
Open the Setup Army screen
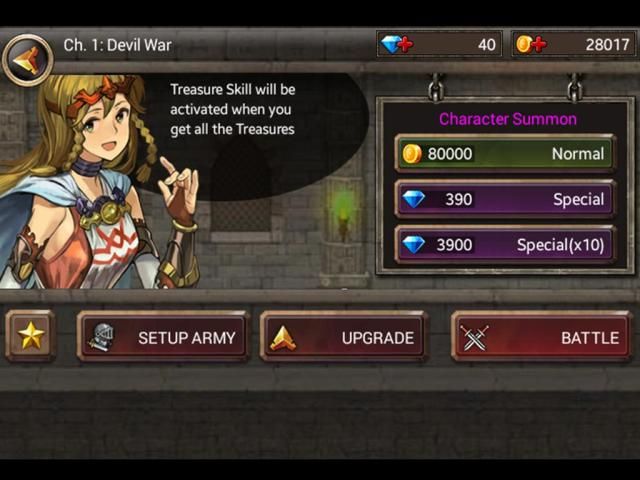pyautogui.click(x=164, y=337)
